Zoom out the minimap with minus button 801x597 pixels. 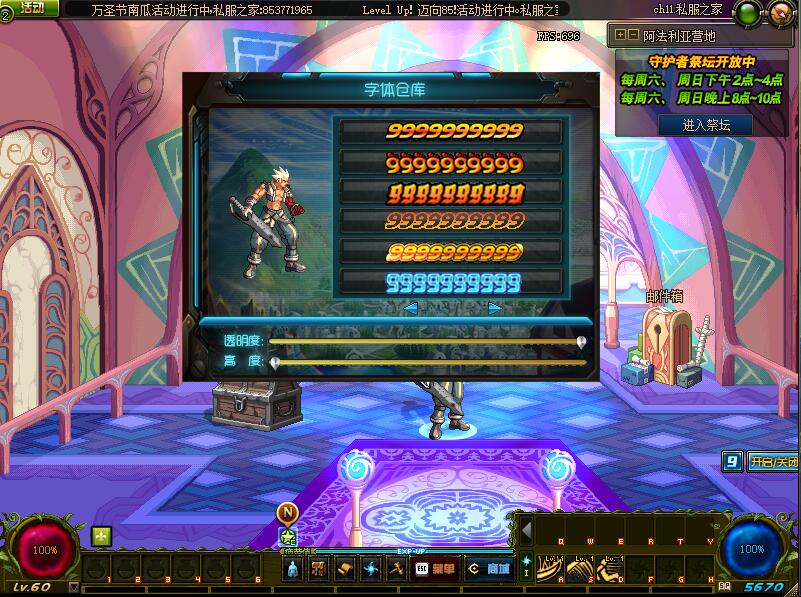point(633,34)
